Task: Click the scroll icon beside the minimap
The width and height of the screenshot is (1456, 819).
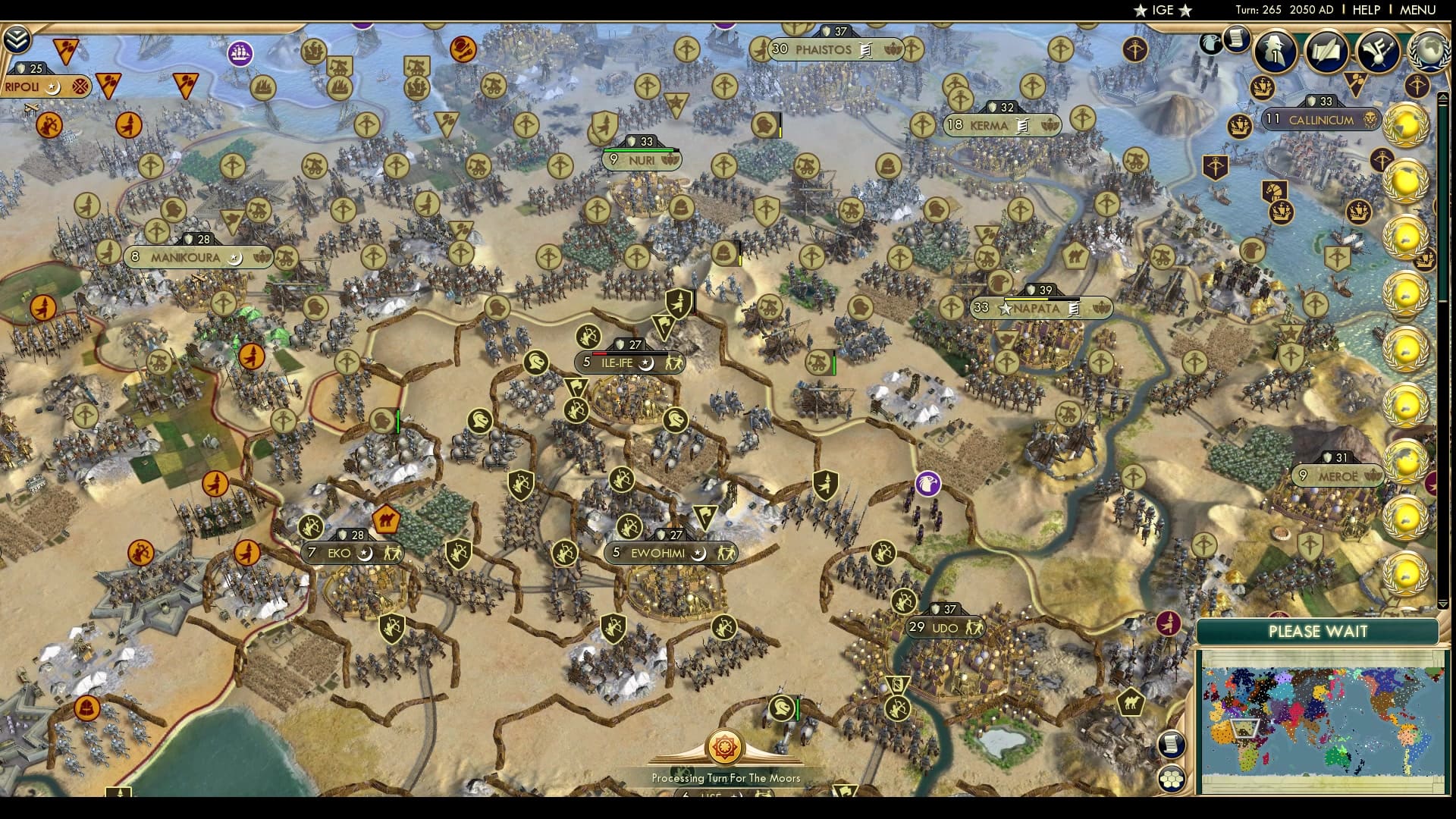Action: (x=1172, y=745)
